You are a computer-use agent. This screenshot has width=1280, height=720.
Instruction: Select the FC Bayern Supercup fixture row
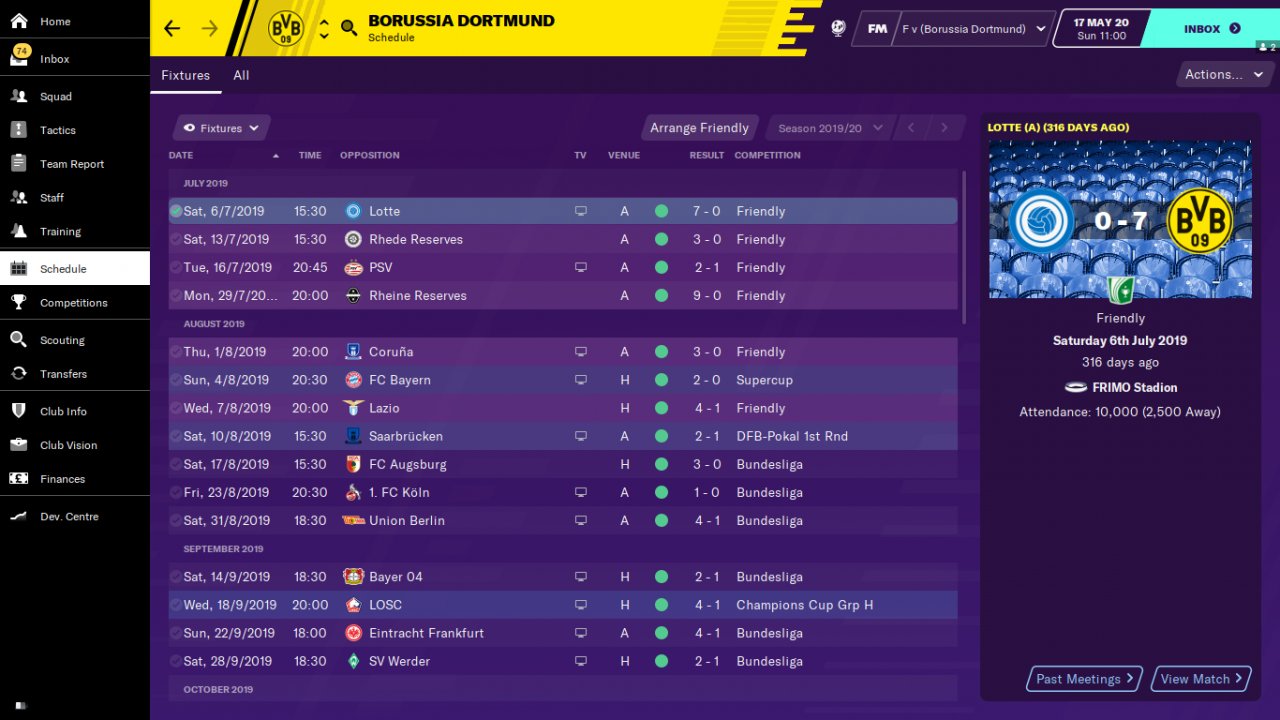point(562,380)
